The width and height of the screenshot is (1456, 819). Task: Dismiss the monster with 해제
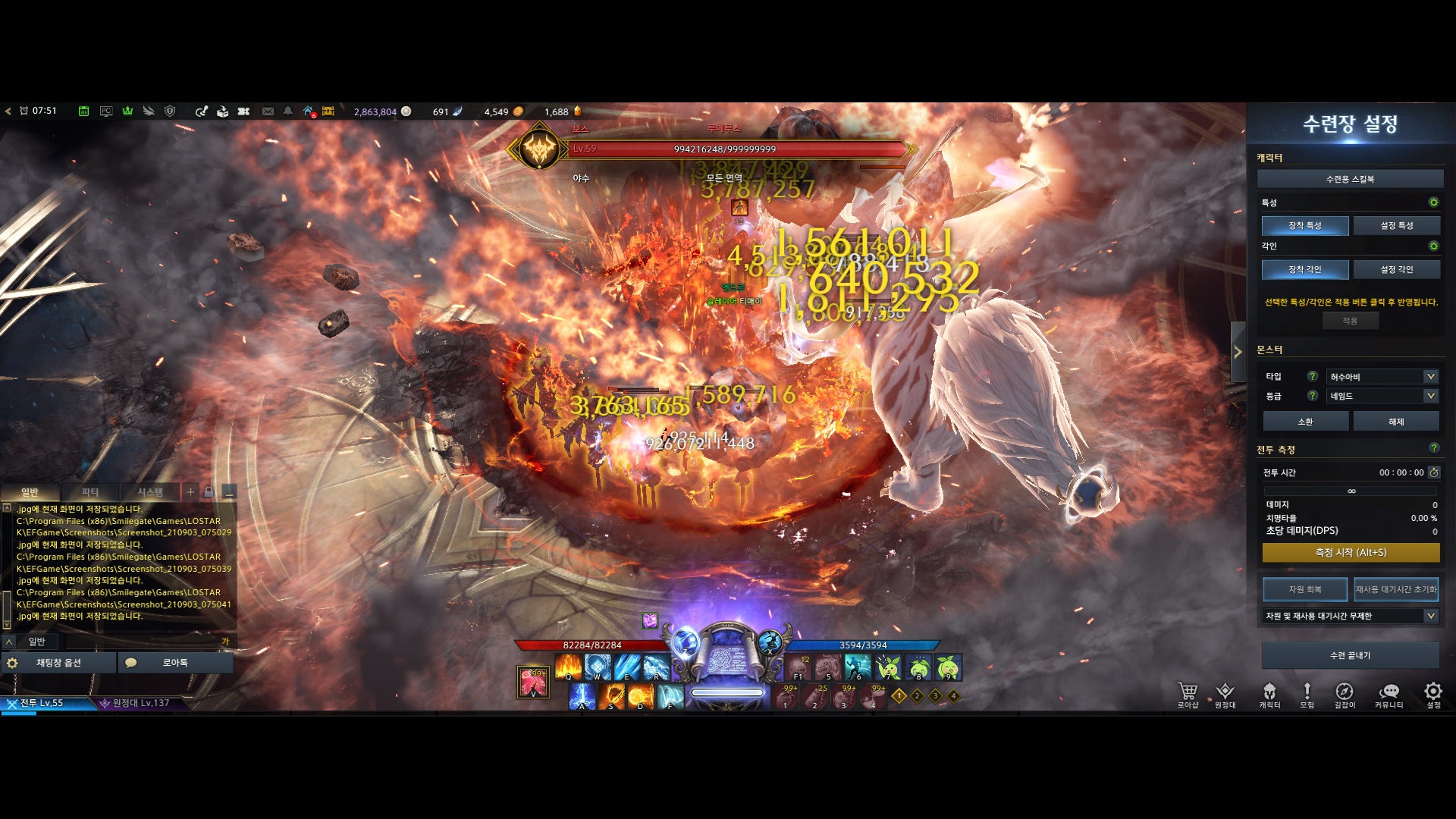tap(1396, 422)
